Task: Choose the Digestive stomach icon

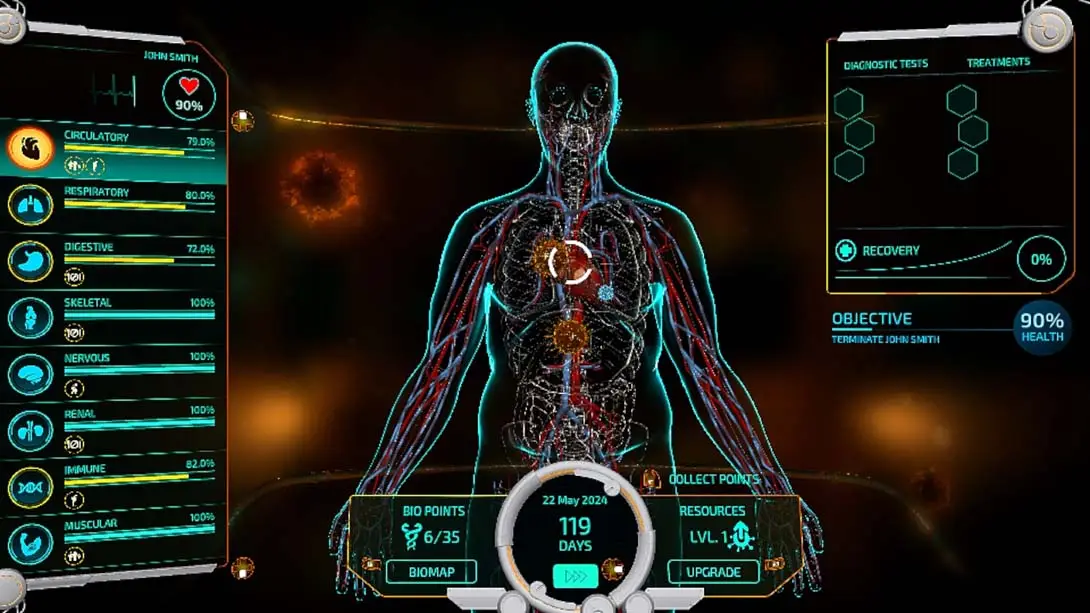Action: tap(30, 260)
